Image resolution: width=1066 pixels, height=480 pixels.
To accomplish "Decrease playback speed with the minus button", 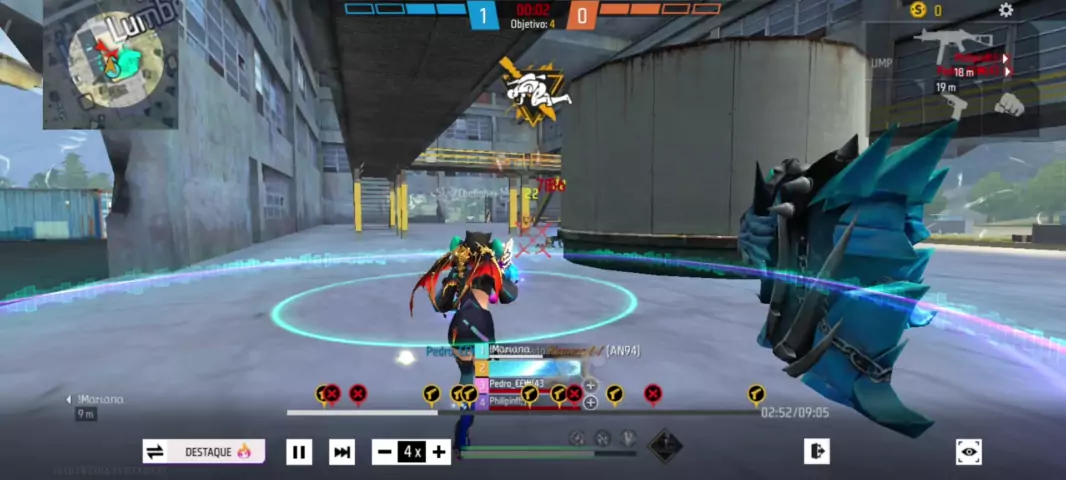I will pyautogui.click(x=384, y=452).
